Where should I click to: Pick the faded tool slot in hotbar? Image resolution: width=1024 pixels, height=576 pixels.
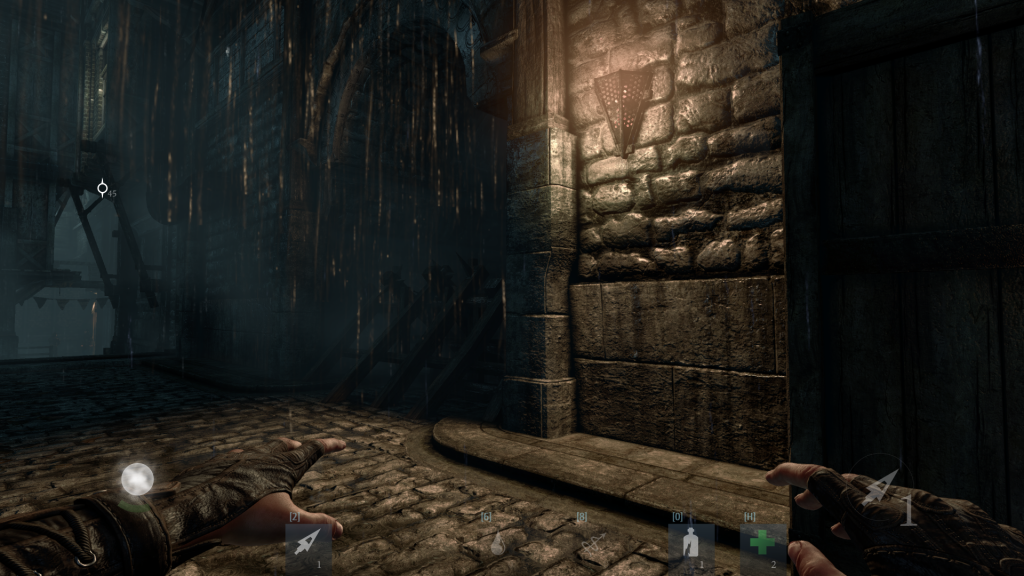point(592,540)
